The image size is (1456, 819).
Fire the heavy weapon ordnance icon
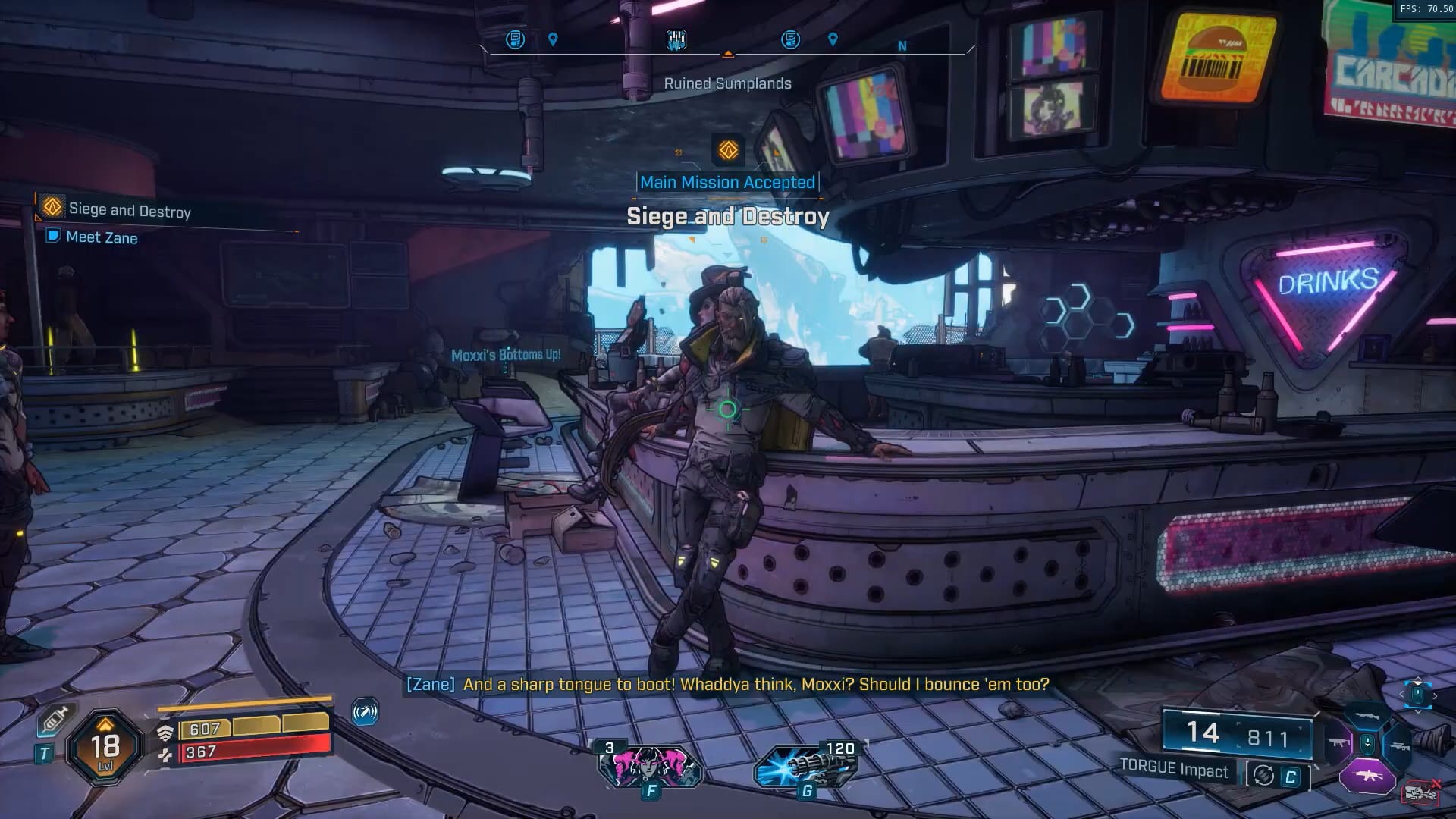click(807, 765)
